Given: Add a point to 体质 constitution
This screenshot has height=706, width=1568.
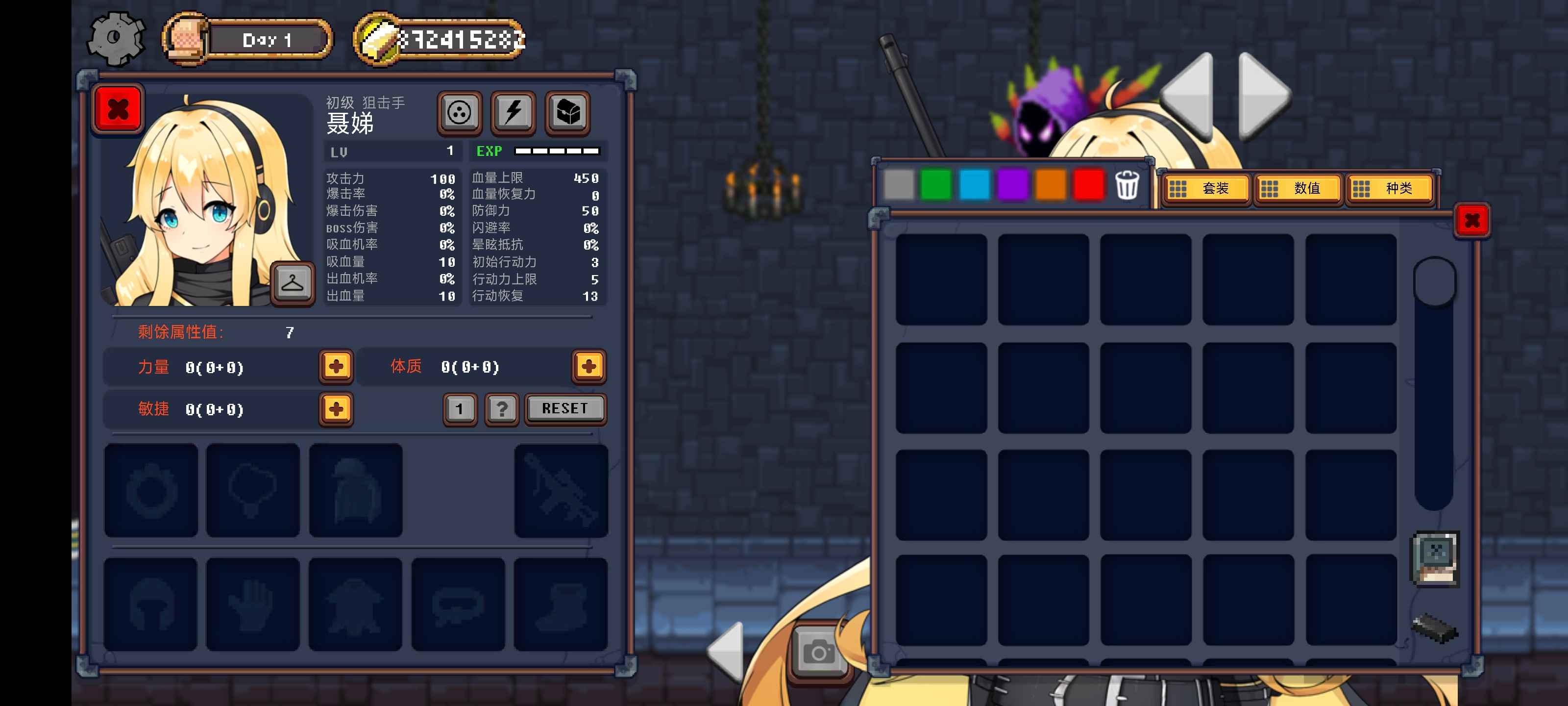Looking at the screenshot, I should (588, 366).
